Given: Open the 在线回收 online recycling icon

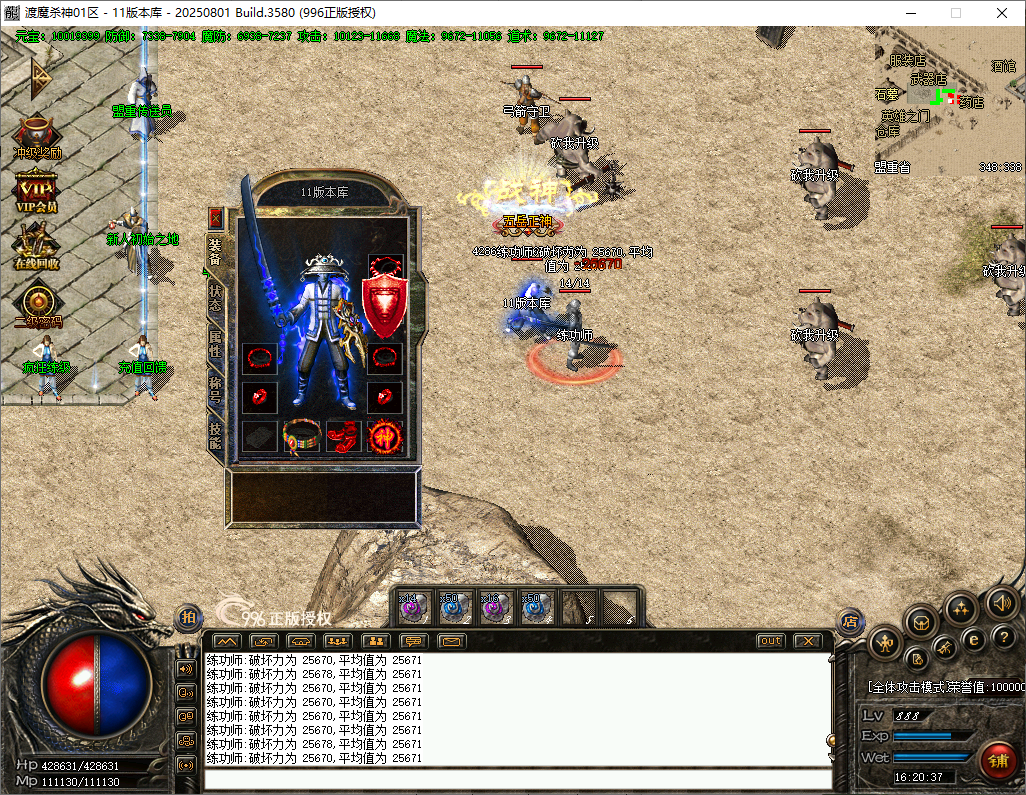Looking at the screenshot, I should pos(36,247).
